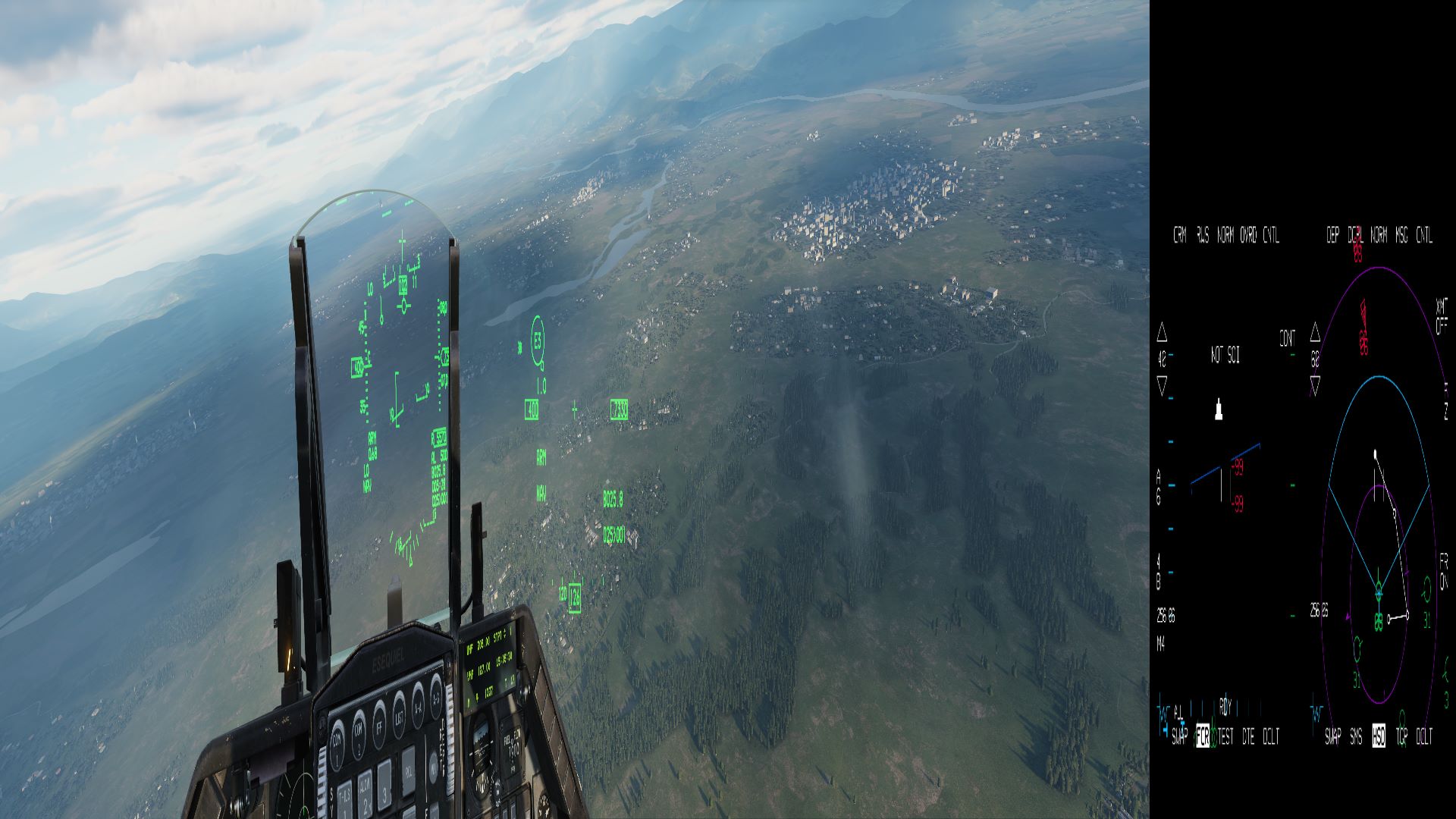Select the highlighted FCR page tab
The width and height of the screenshot is (1456, 819).
tap(1203, 736)
